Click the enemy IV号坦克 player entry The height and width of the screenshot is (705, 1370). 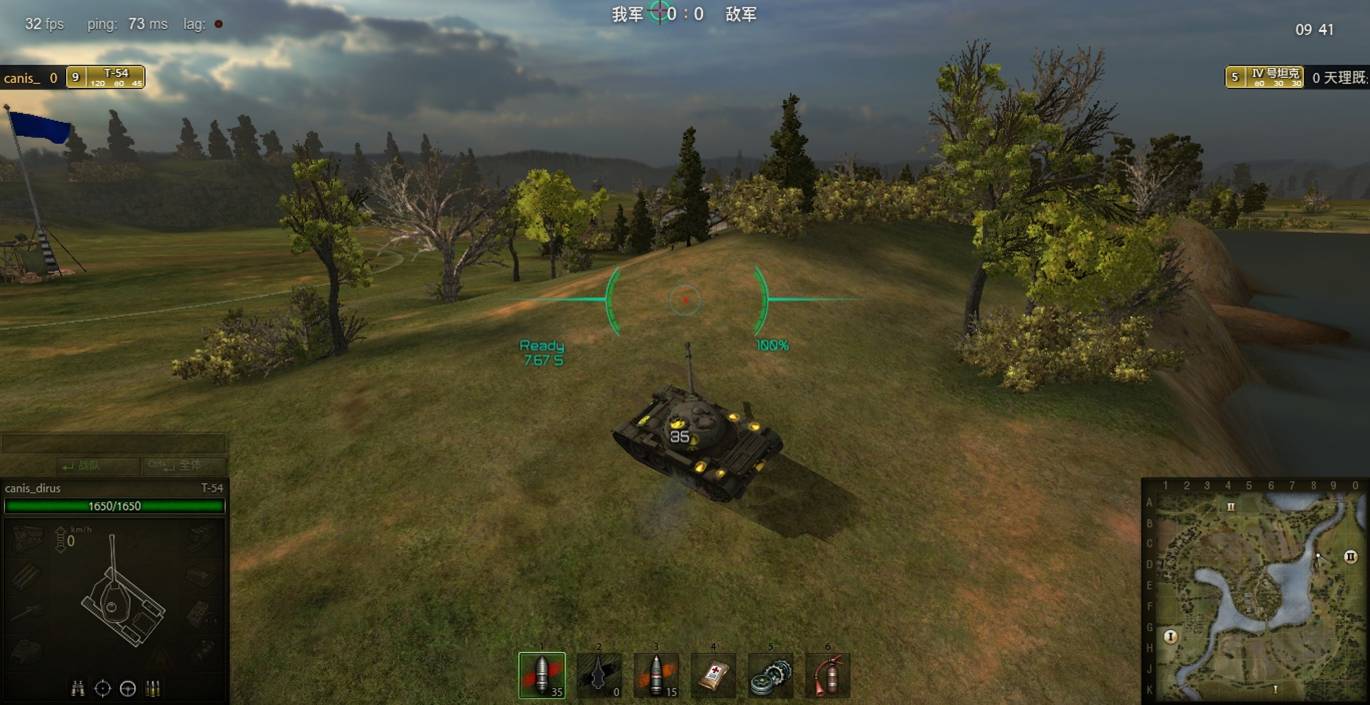[1265, 77]
